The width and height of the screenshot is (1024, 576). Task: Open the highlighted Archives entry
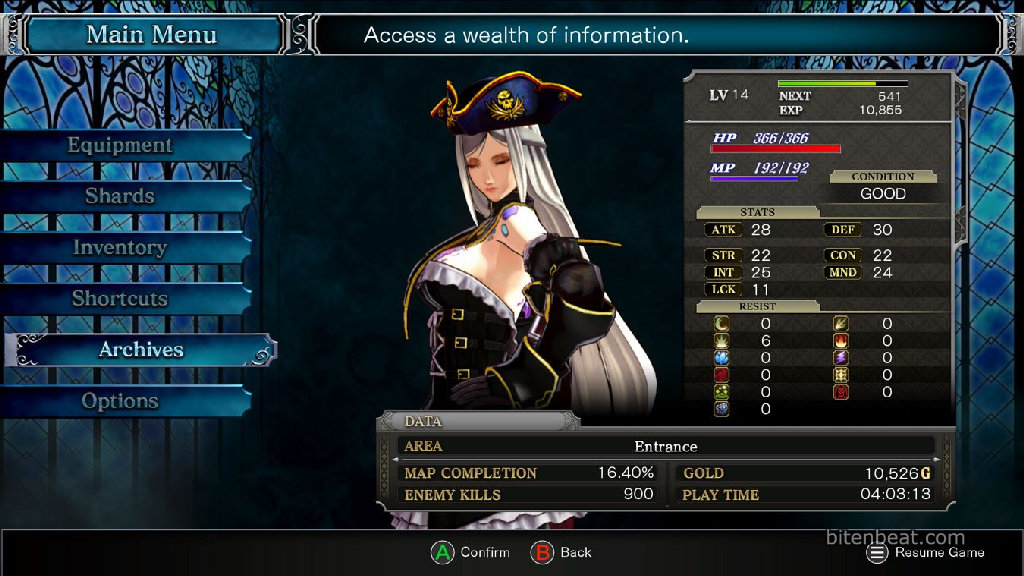[x=140, y=349]
